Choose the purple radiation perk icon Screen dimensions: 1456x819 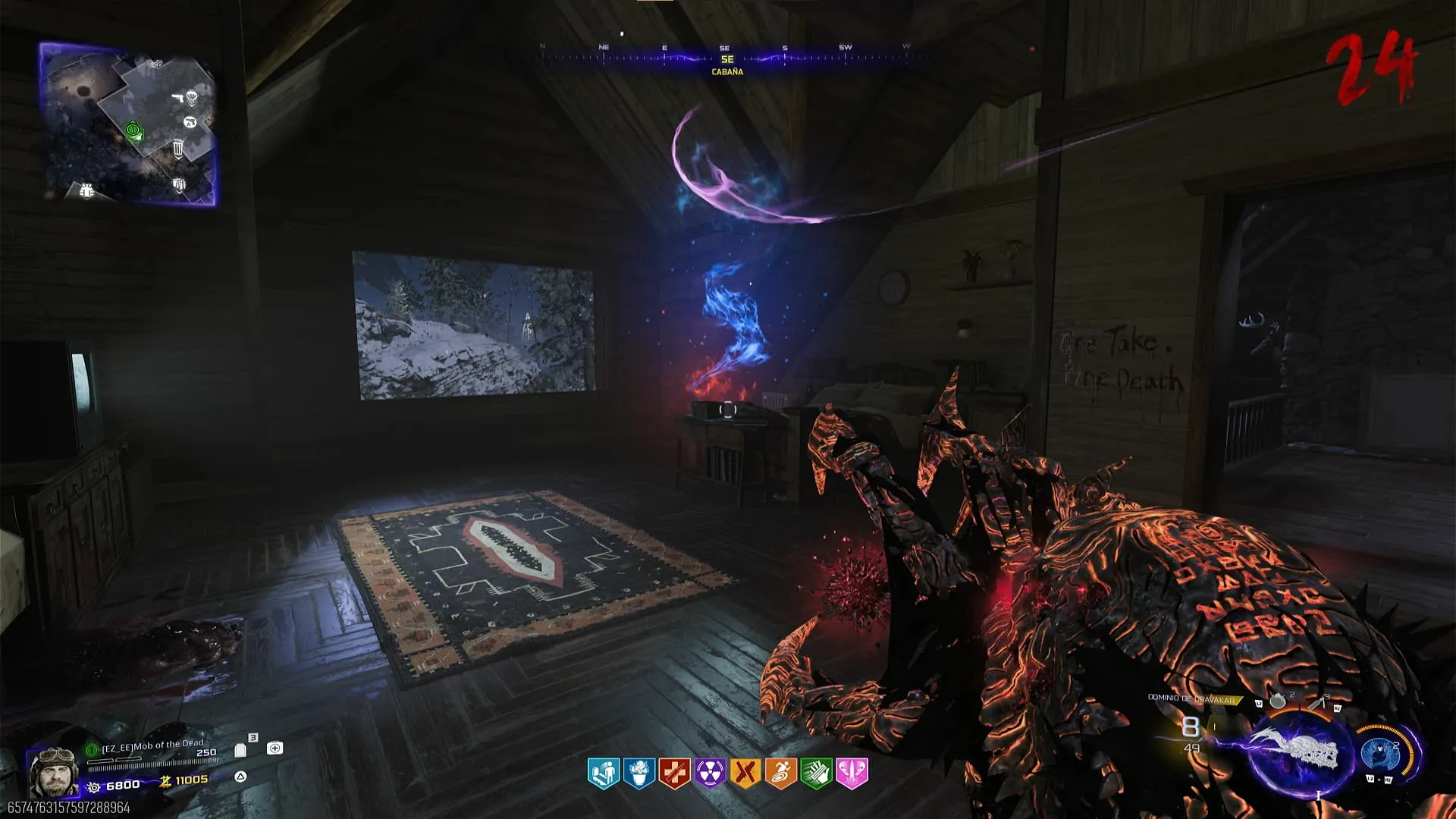pos(710,773)
